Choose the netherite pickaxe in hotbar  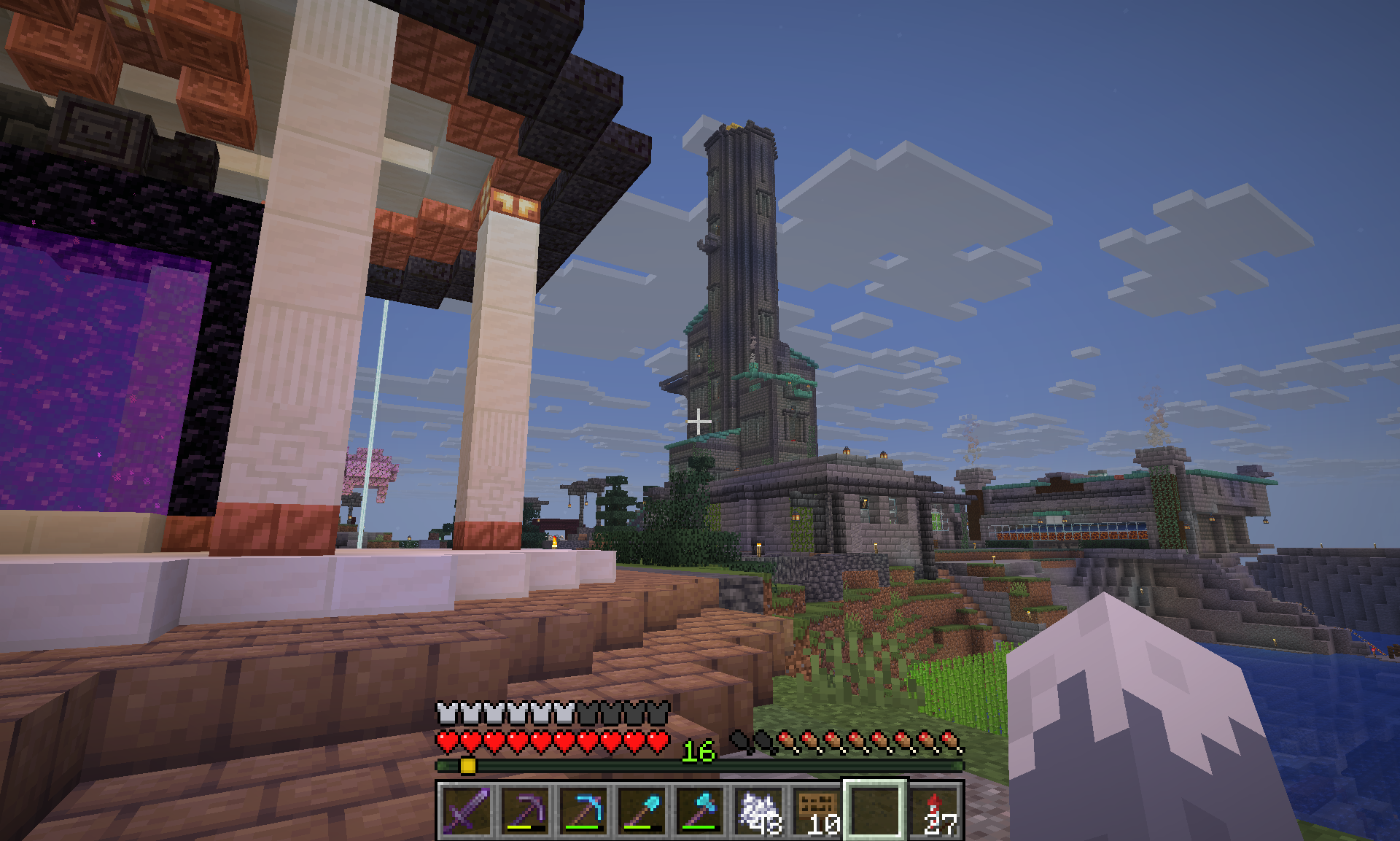point(525,810)
